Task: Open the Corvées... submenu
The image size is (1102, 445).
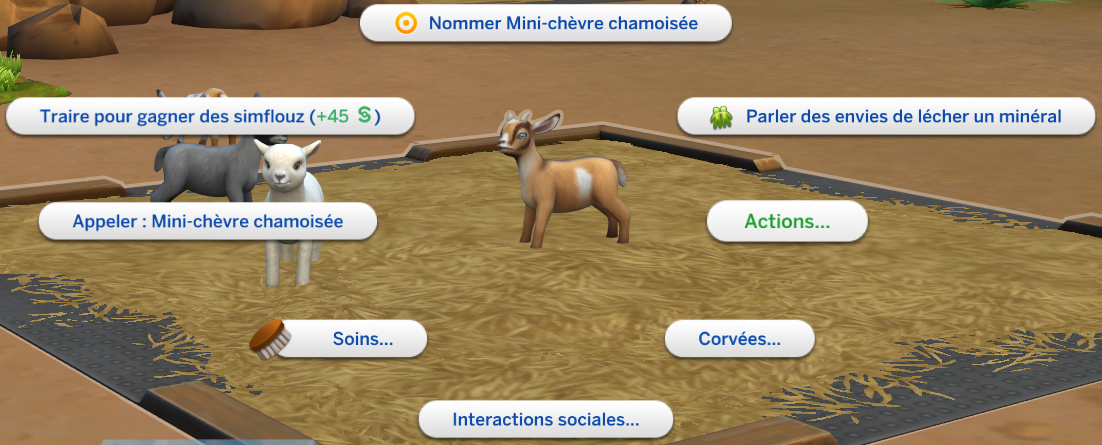Action: click(740, 339)
